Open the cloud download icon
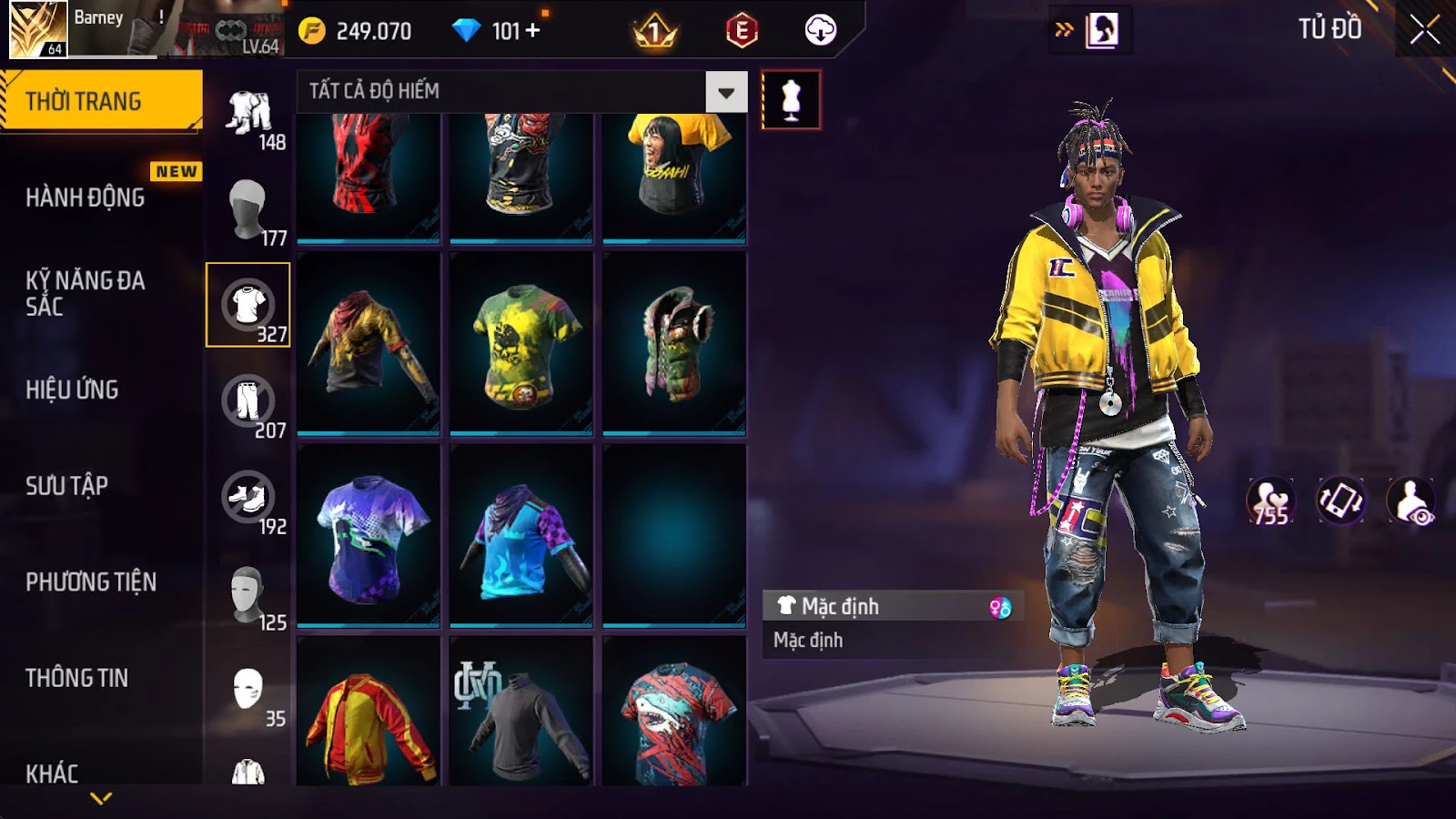Image resolution: width=1456 pixels, height=819 pixels. pos(820,31)
